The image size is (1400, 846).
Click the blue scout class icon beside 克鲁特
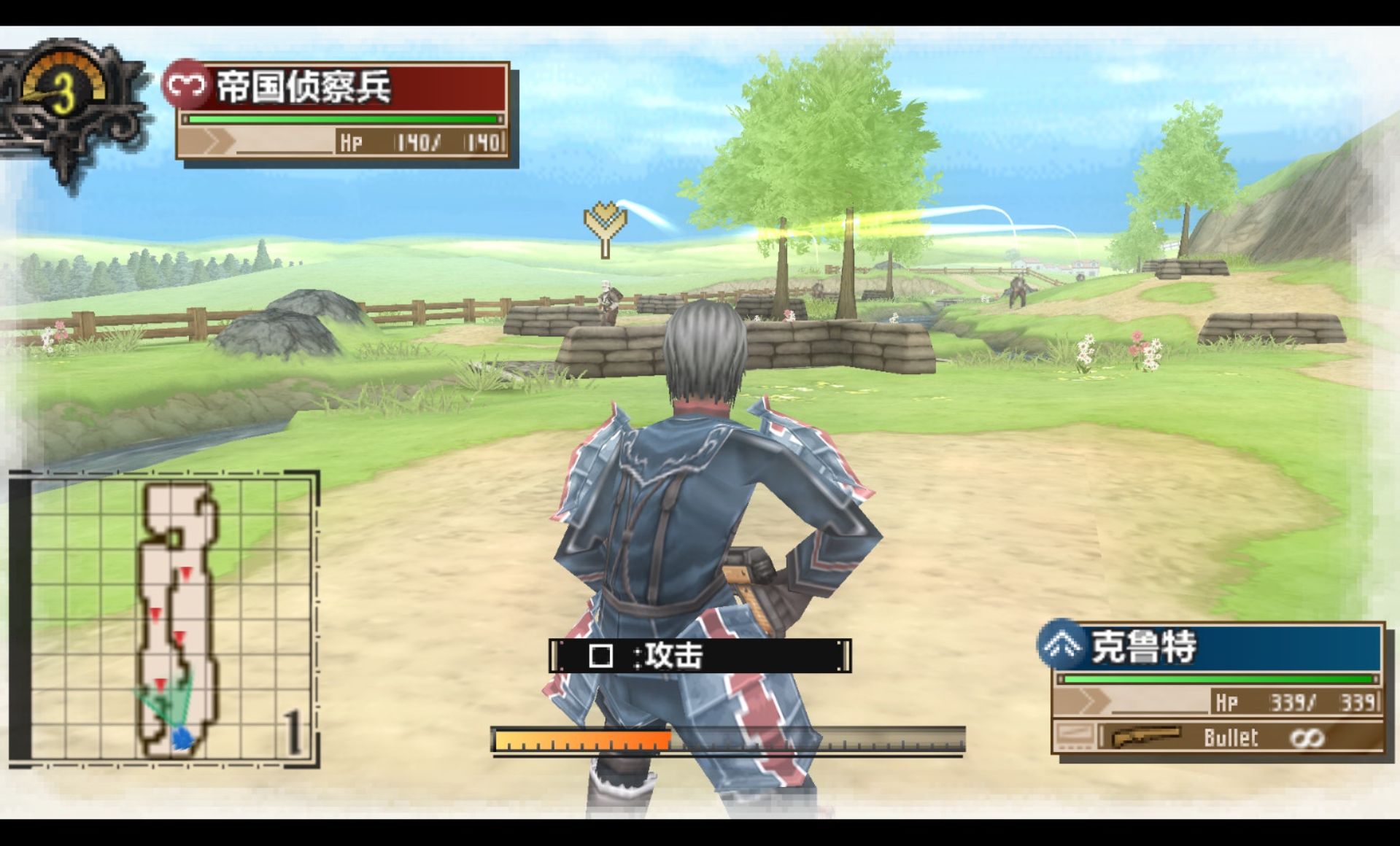[1061, 645]
